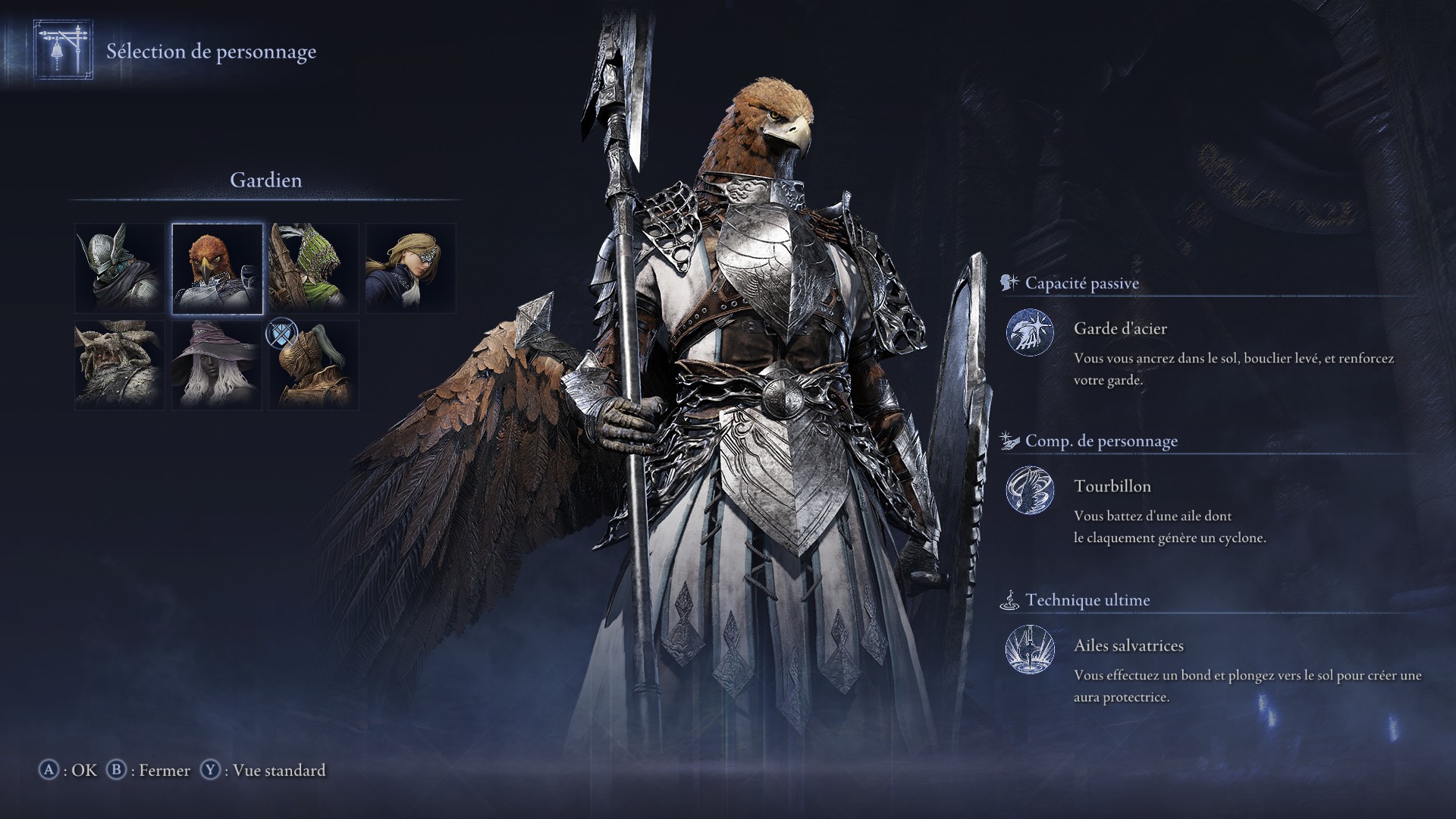
Task: Click the Sélection de personnage header
Action: point(211,52)
